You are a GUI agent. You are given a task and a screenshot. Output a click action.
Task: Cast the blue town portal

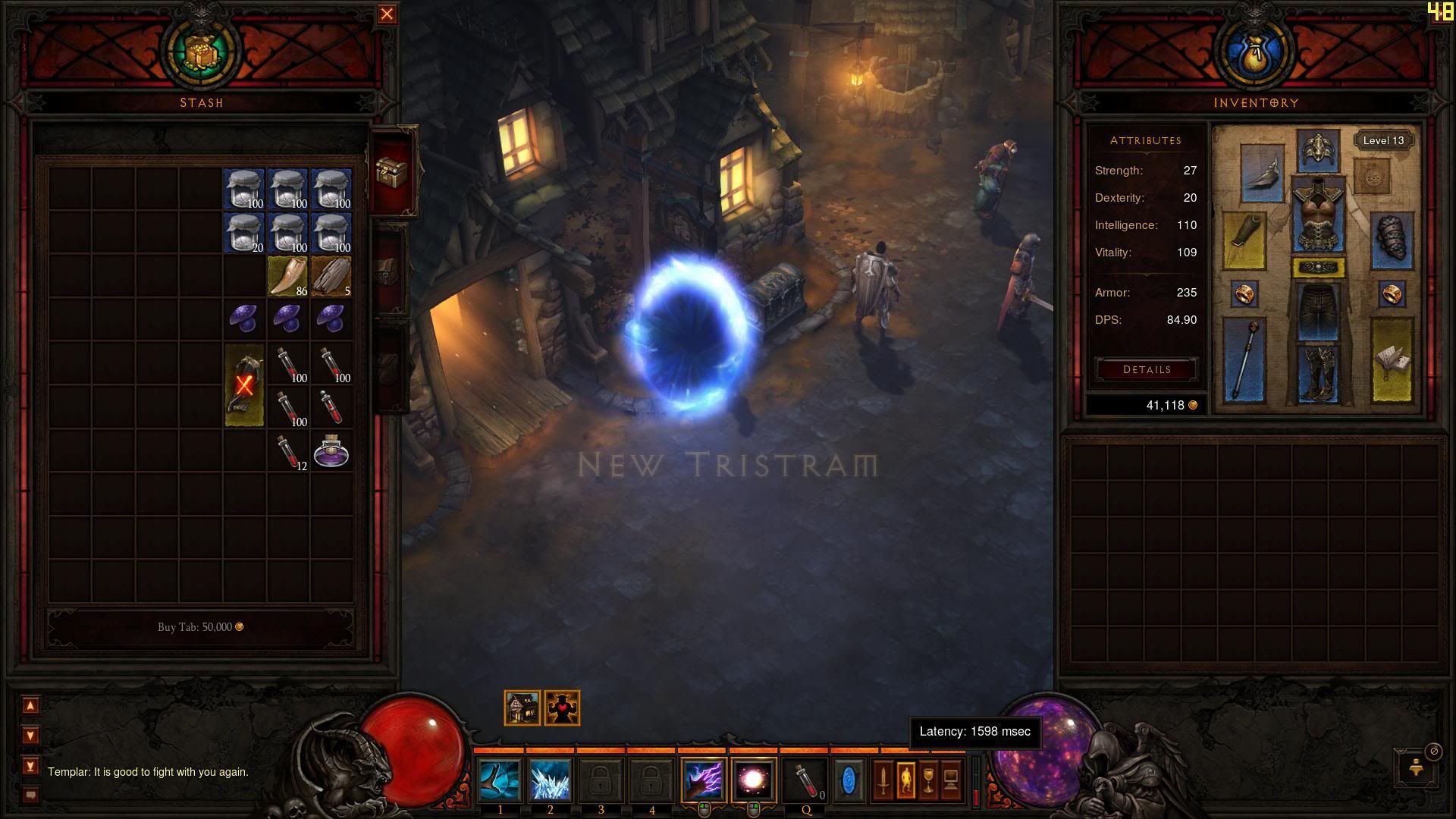[849, 780]
